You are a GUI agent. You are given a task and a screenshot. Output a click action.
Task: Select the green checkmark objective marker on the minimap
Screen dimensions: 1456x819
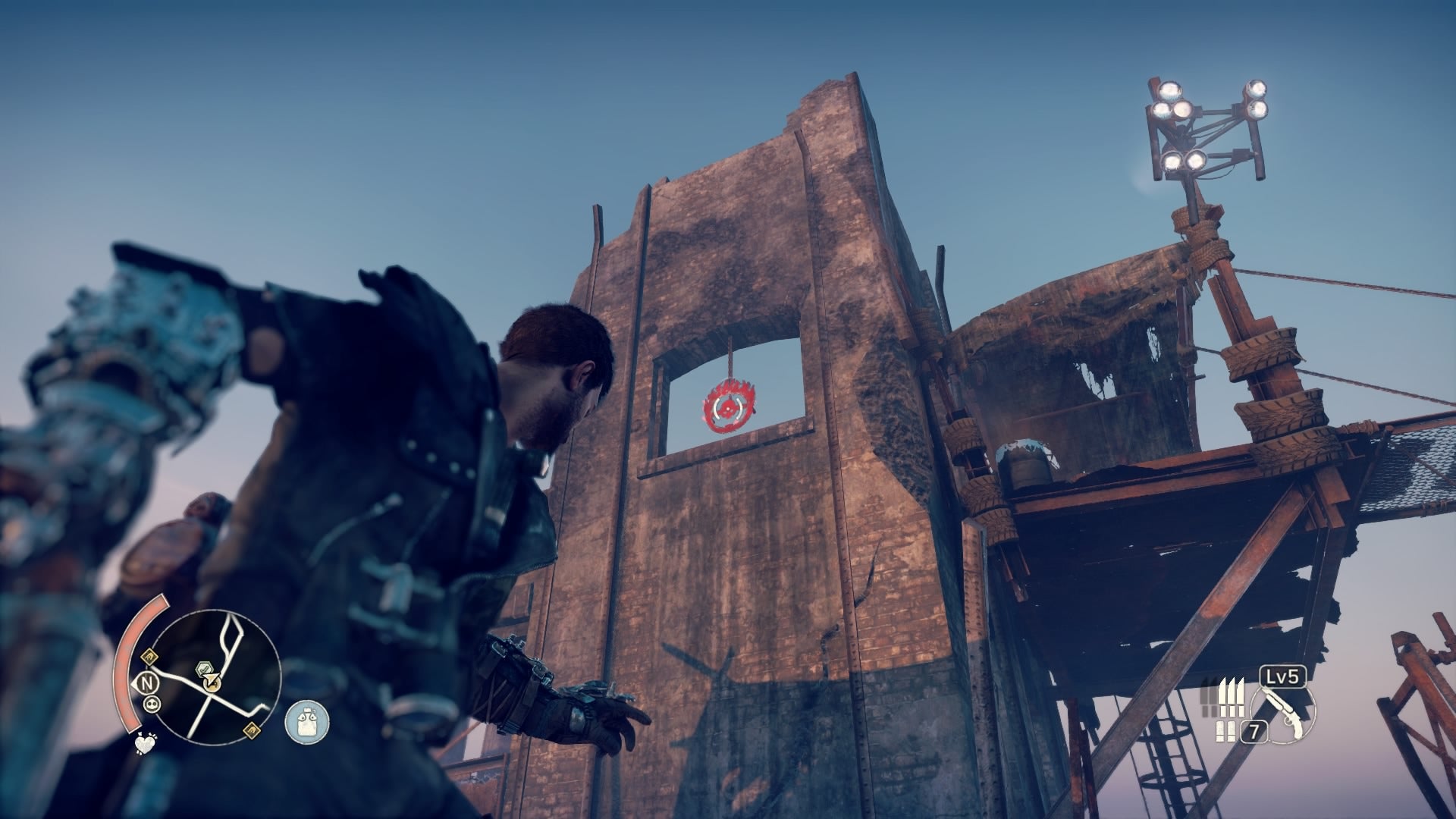(x=204, y=668)
